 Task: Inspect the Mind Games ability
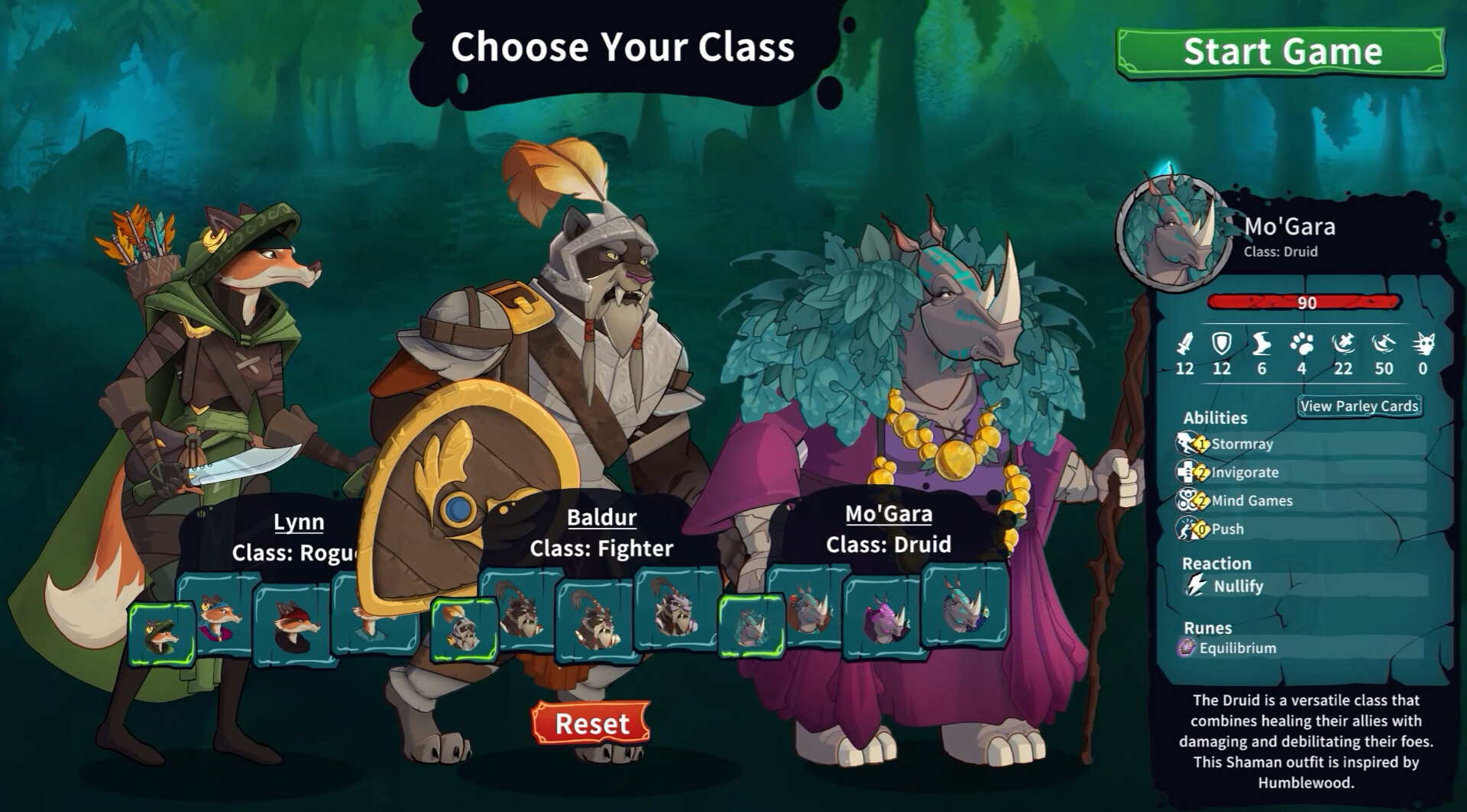[1251, 500]
